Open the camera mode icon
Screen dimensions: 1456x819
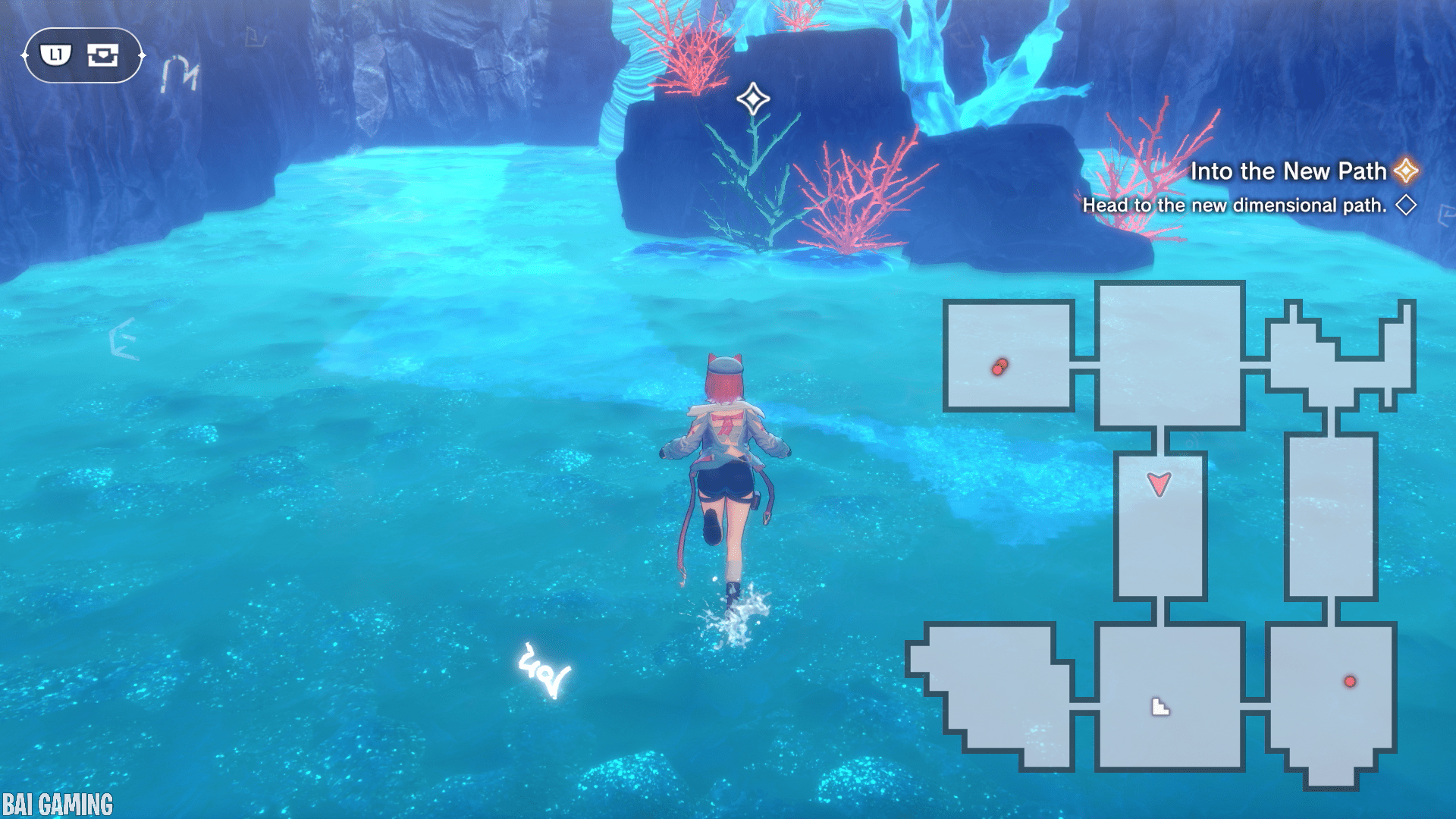tap(102, 55)
